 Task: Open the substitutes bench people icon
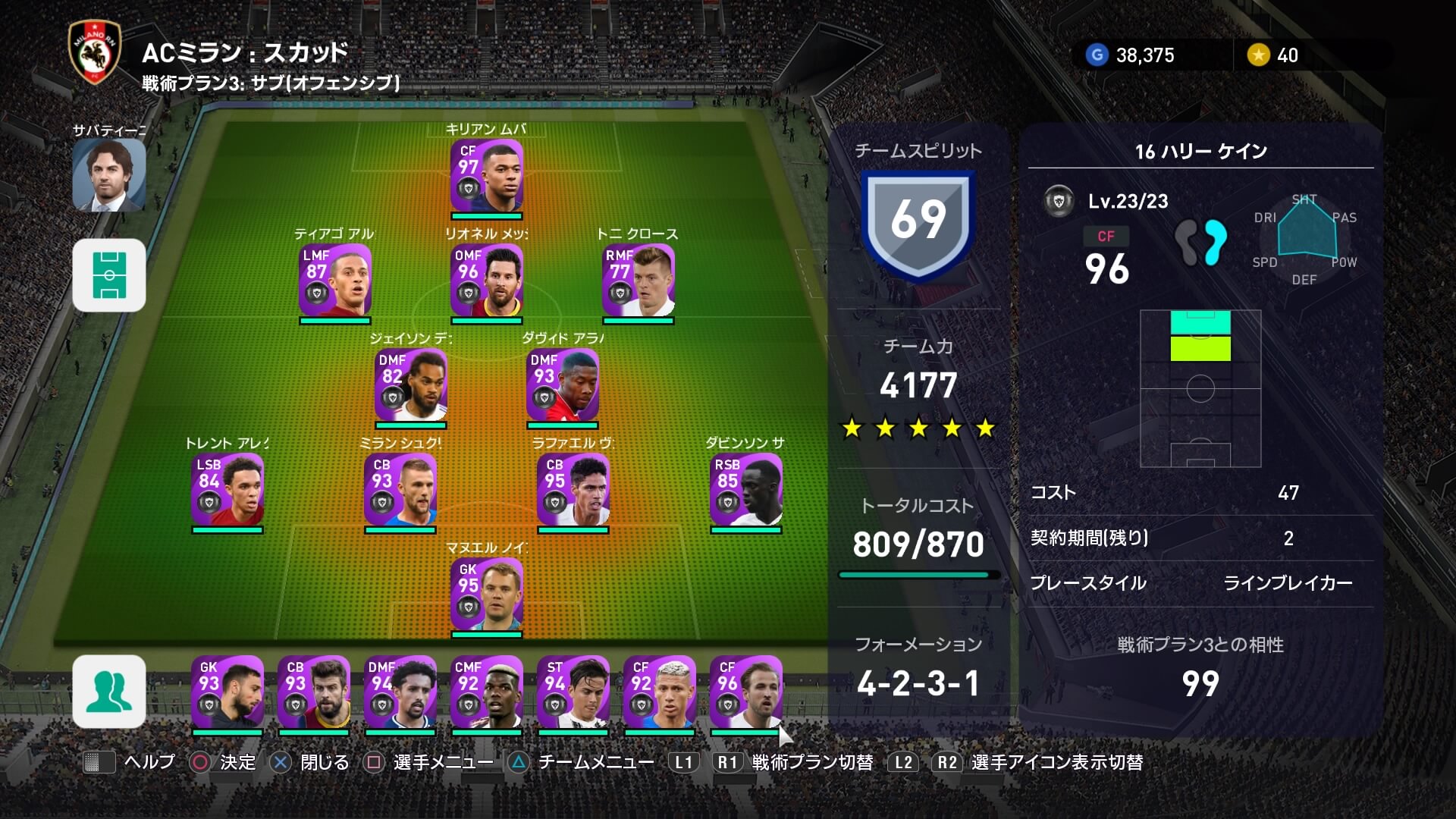point(109,692)
